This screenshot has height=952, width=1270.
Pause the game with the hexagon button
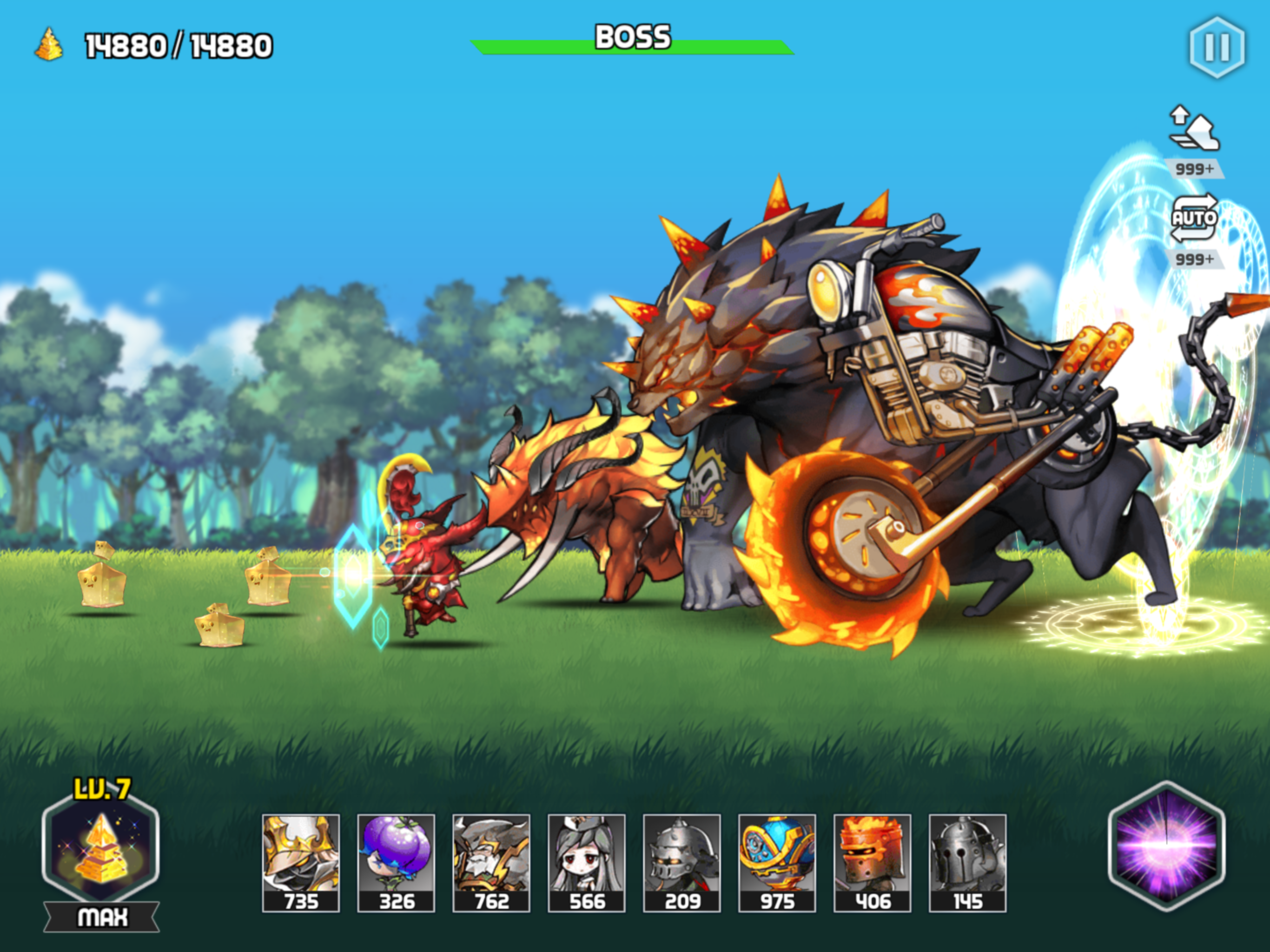[1217, 47]
